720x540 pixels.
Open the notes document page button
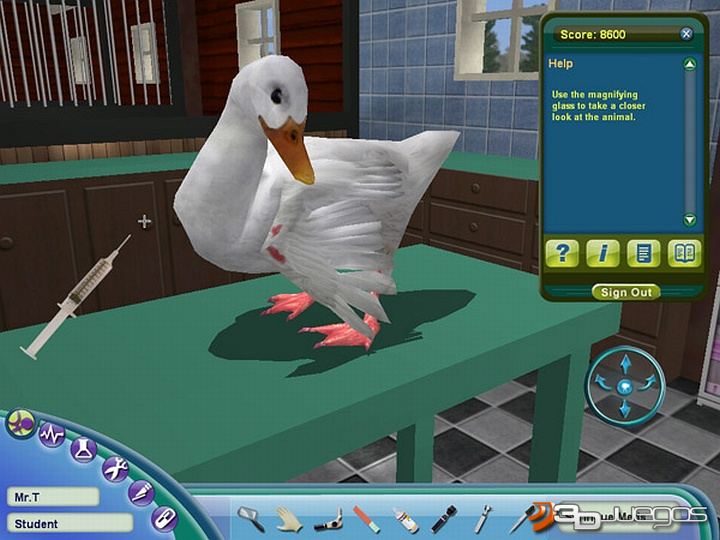point(643,253)
